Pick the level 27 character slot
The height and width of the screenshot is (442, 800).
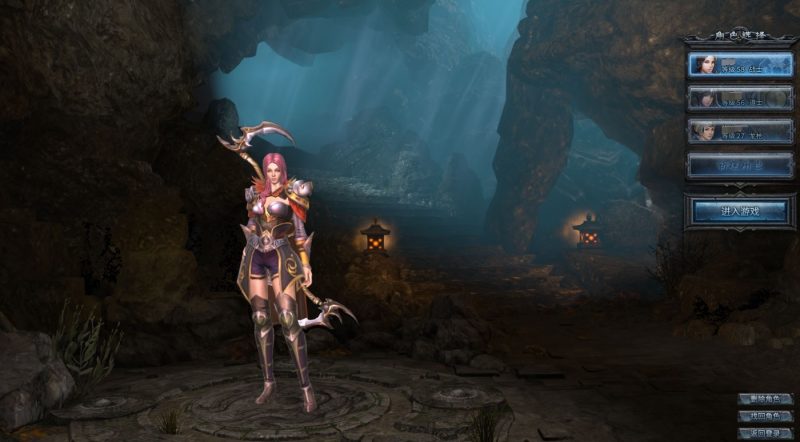pos(740,131)
